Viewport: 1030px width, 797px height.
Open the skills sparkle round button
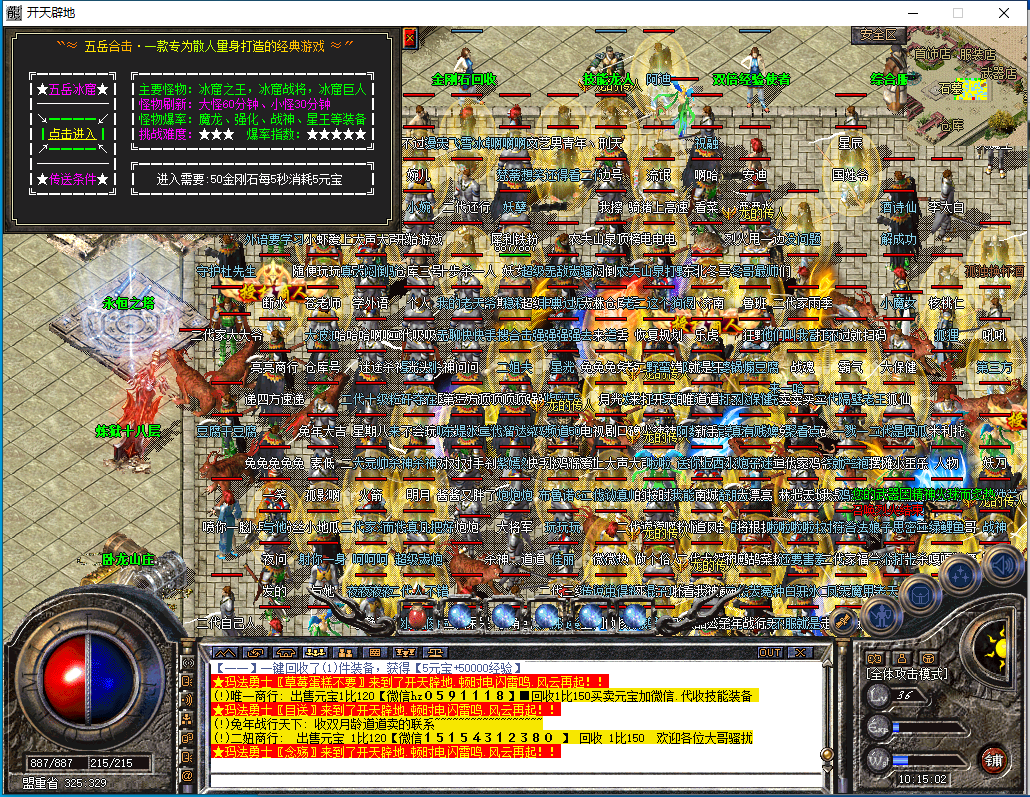point(960,574)
